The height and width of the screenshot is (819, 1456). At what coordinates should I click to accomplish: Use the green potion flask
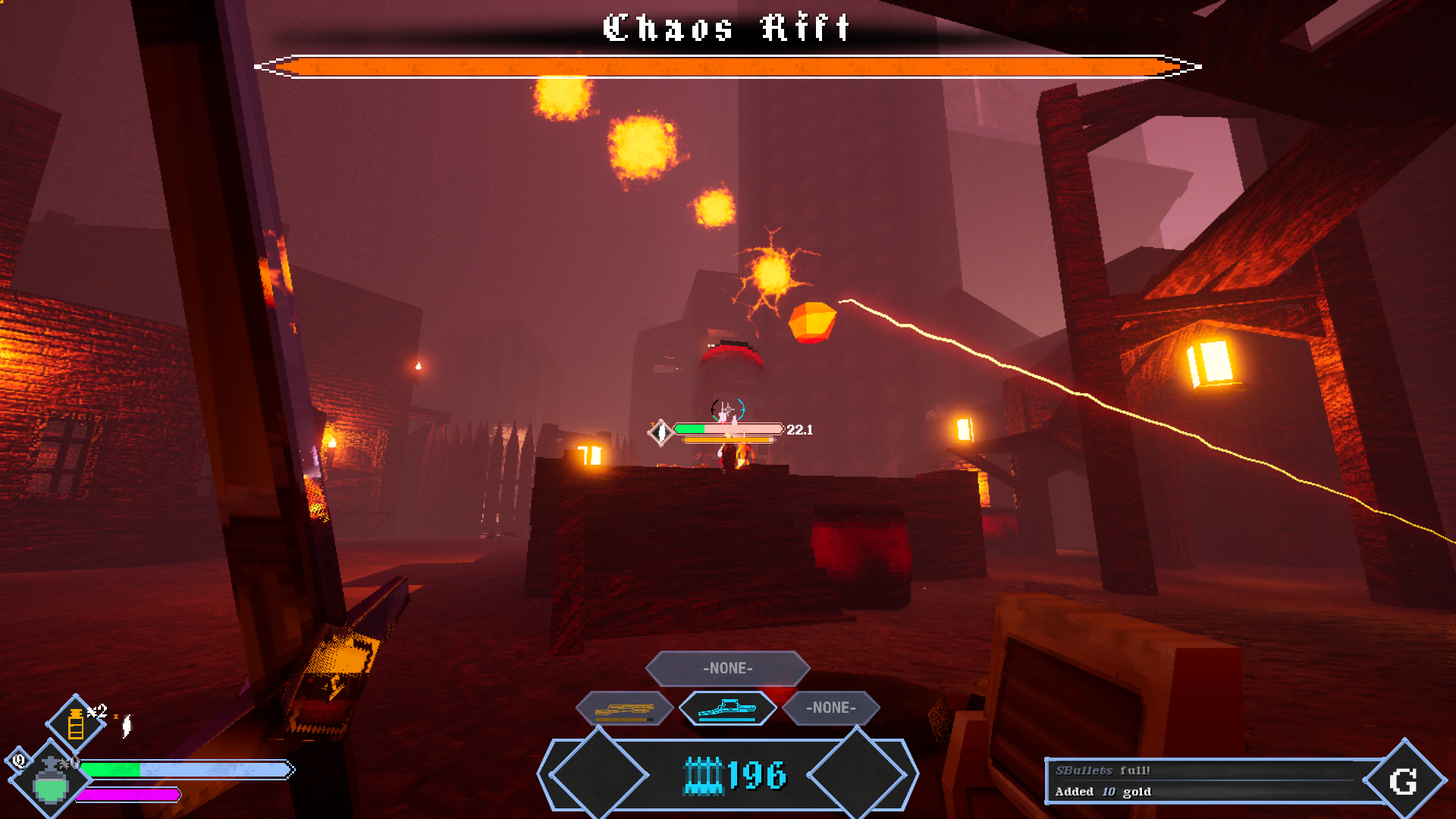coord(51,780)
